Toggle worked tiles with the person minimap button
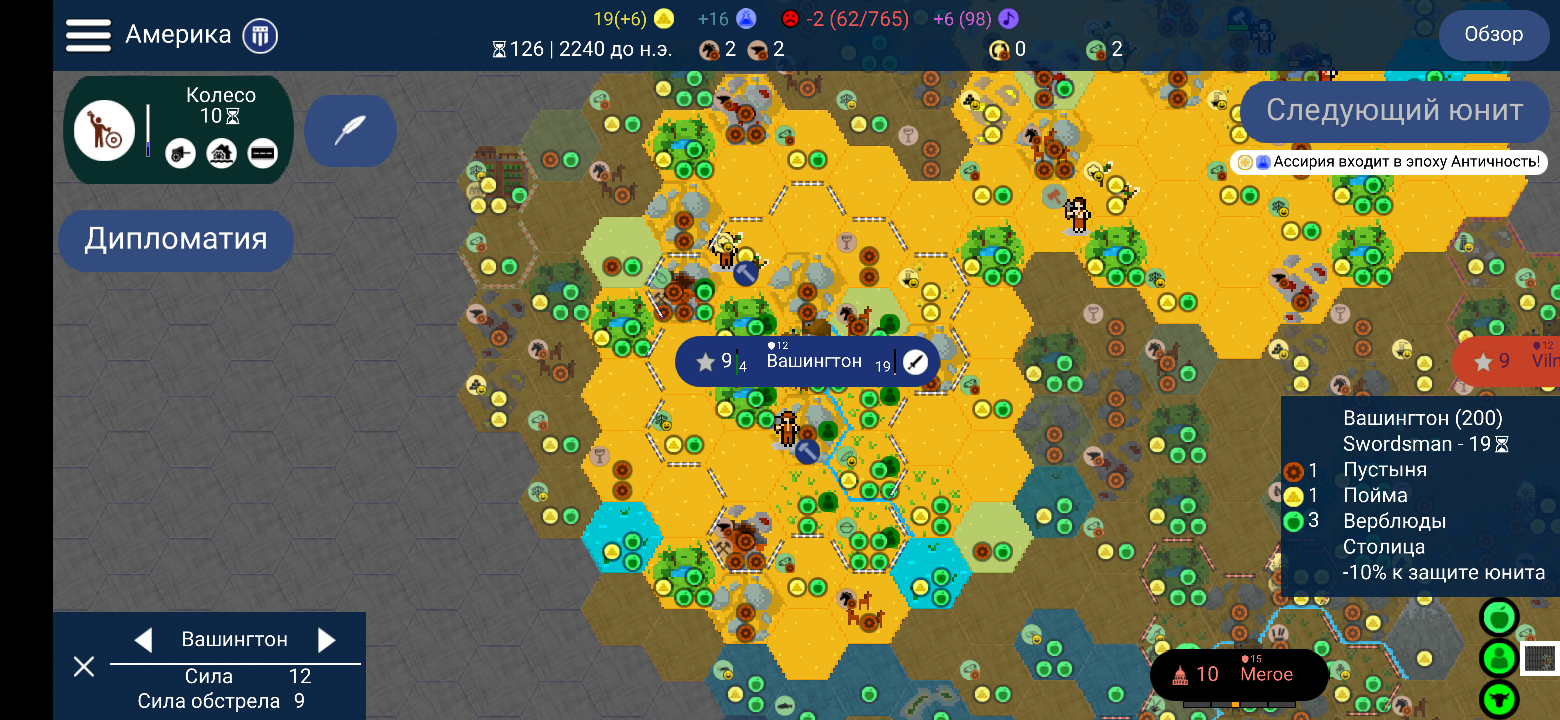Image resolution: width=1560 pixels, height=720 pixels. (x=1498, y=658)
